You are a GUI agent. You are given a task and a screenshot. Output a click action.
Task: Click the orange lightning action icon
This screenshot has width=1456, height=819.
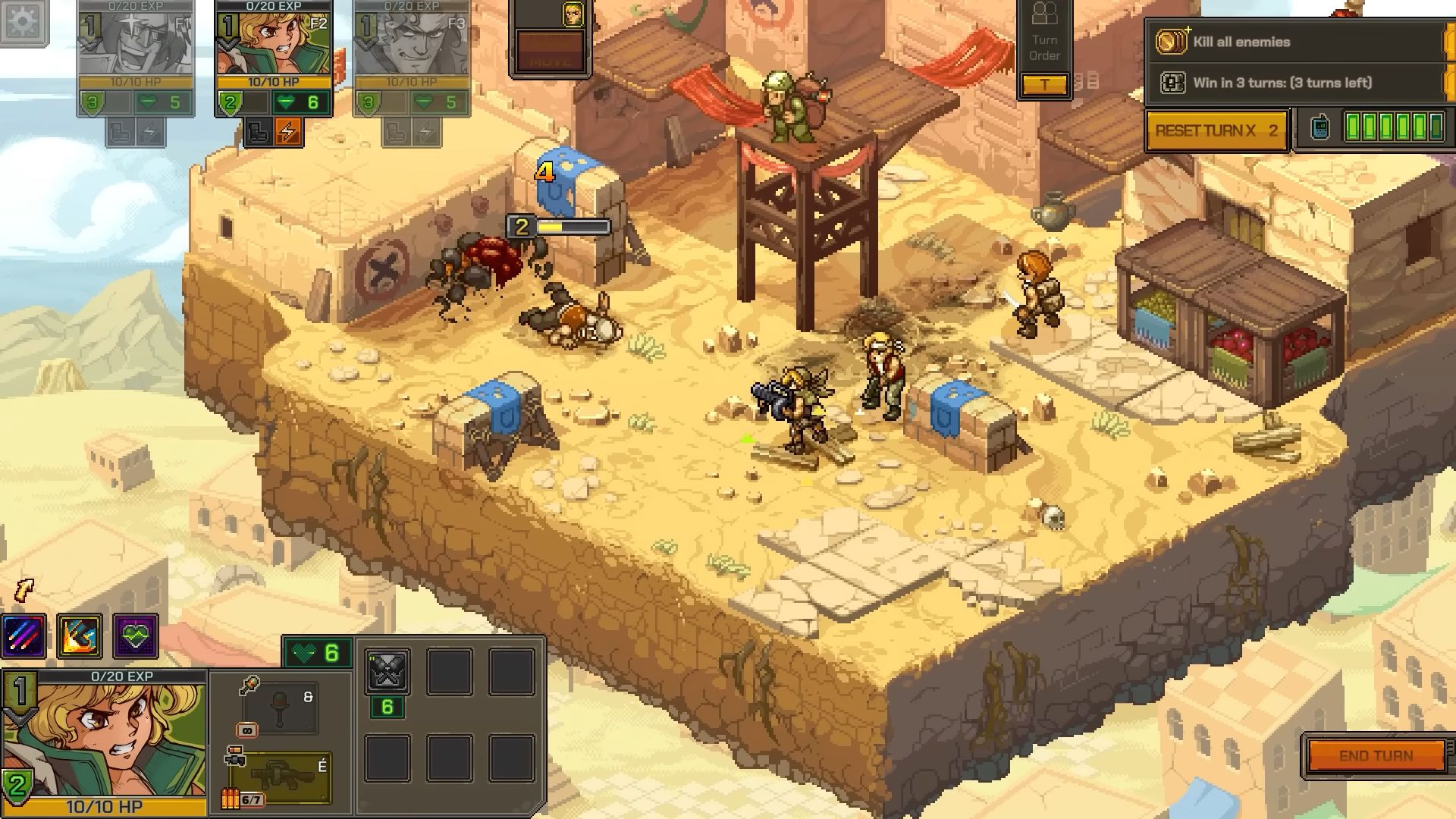coord(288,133)
